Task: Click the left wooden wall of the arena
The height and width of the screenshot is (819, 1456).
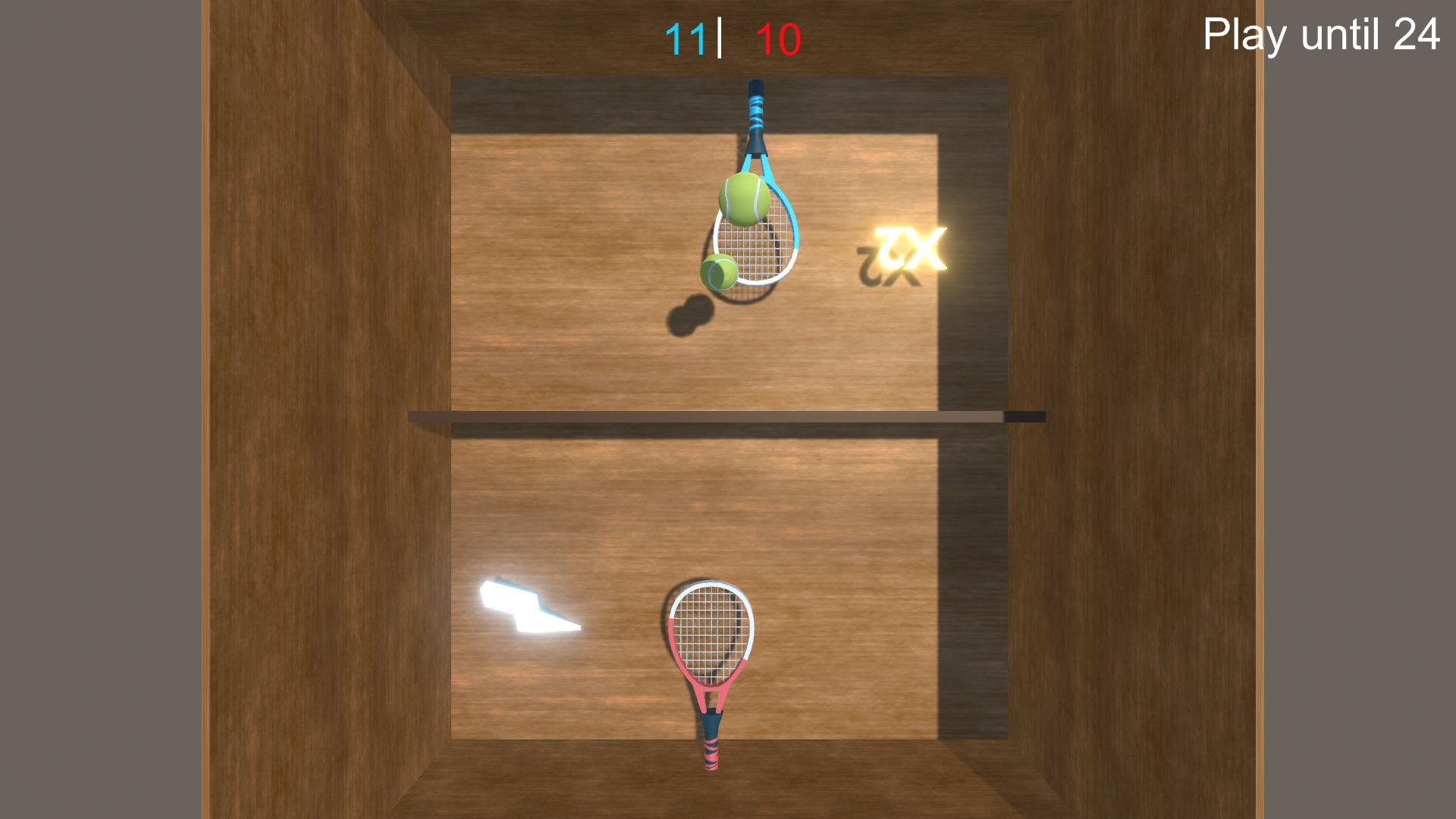Action: (318, 409)
